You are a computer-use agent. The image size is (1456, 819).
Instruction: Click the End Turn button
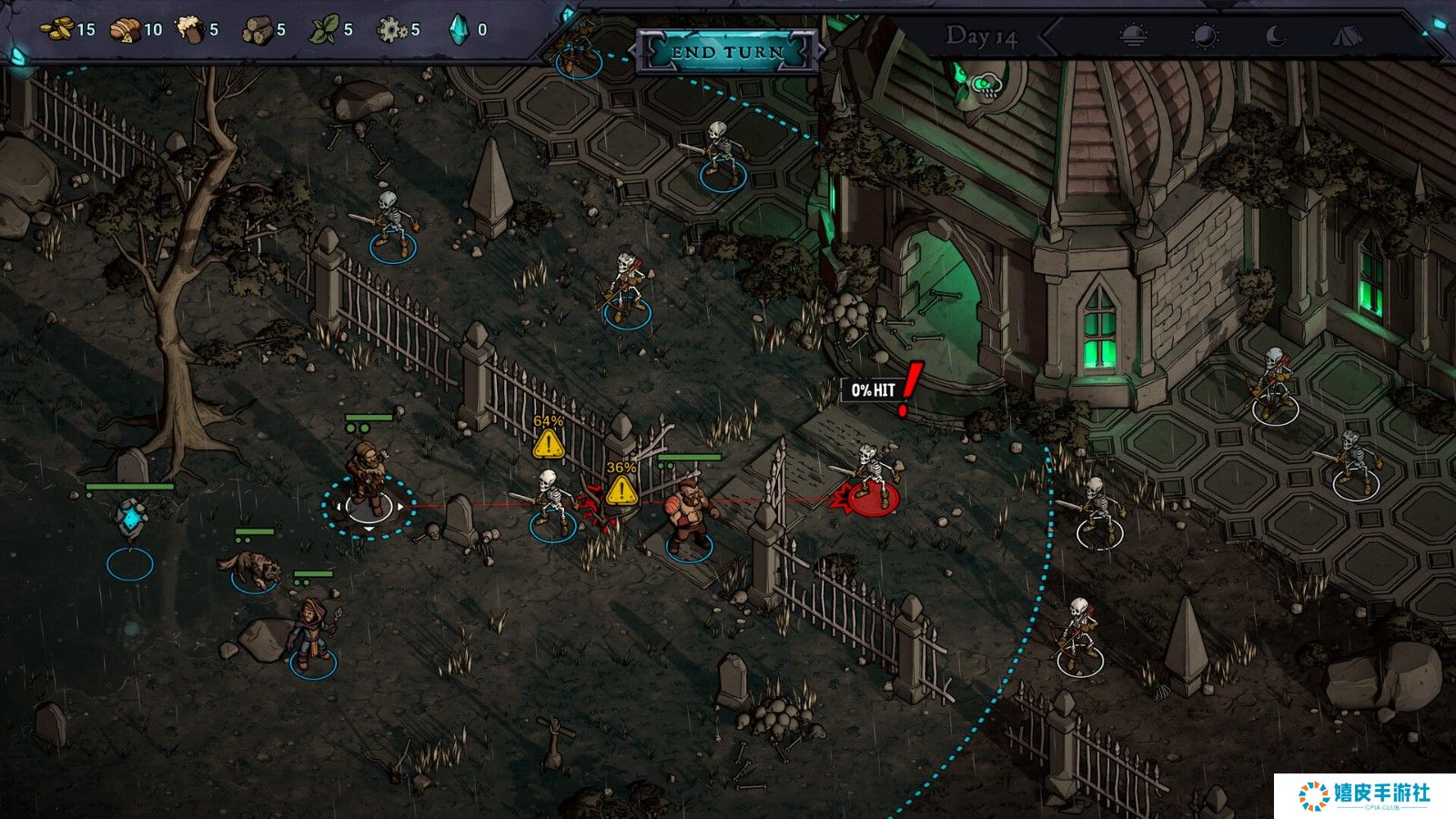[x=727, y=52]
